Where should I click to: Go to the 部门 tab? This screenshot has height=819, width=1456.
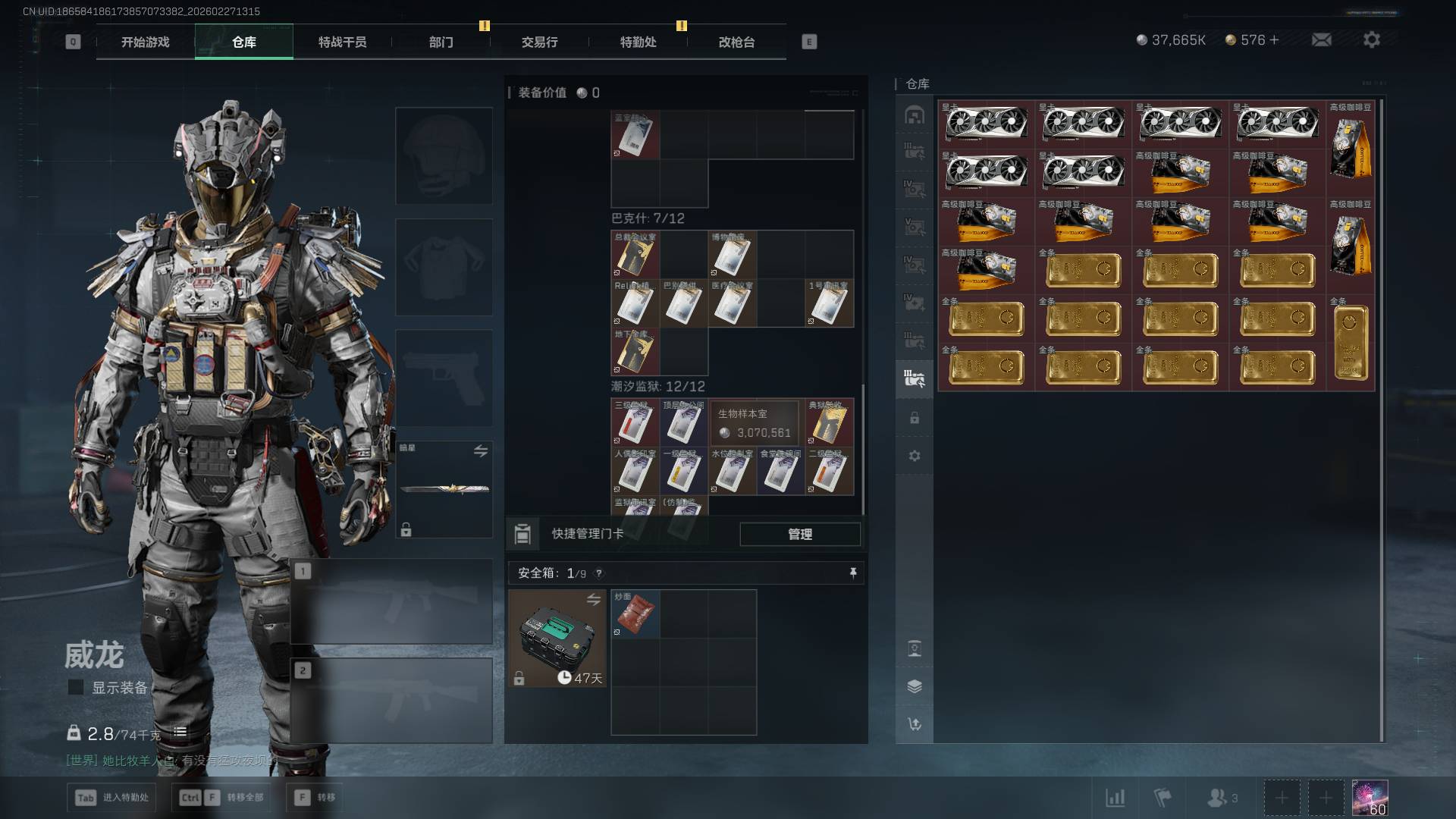[x=441, y=42]
